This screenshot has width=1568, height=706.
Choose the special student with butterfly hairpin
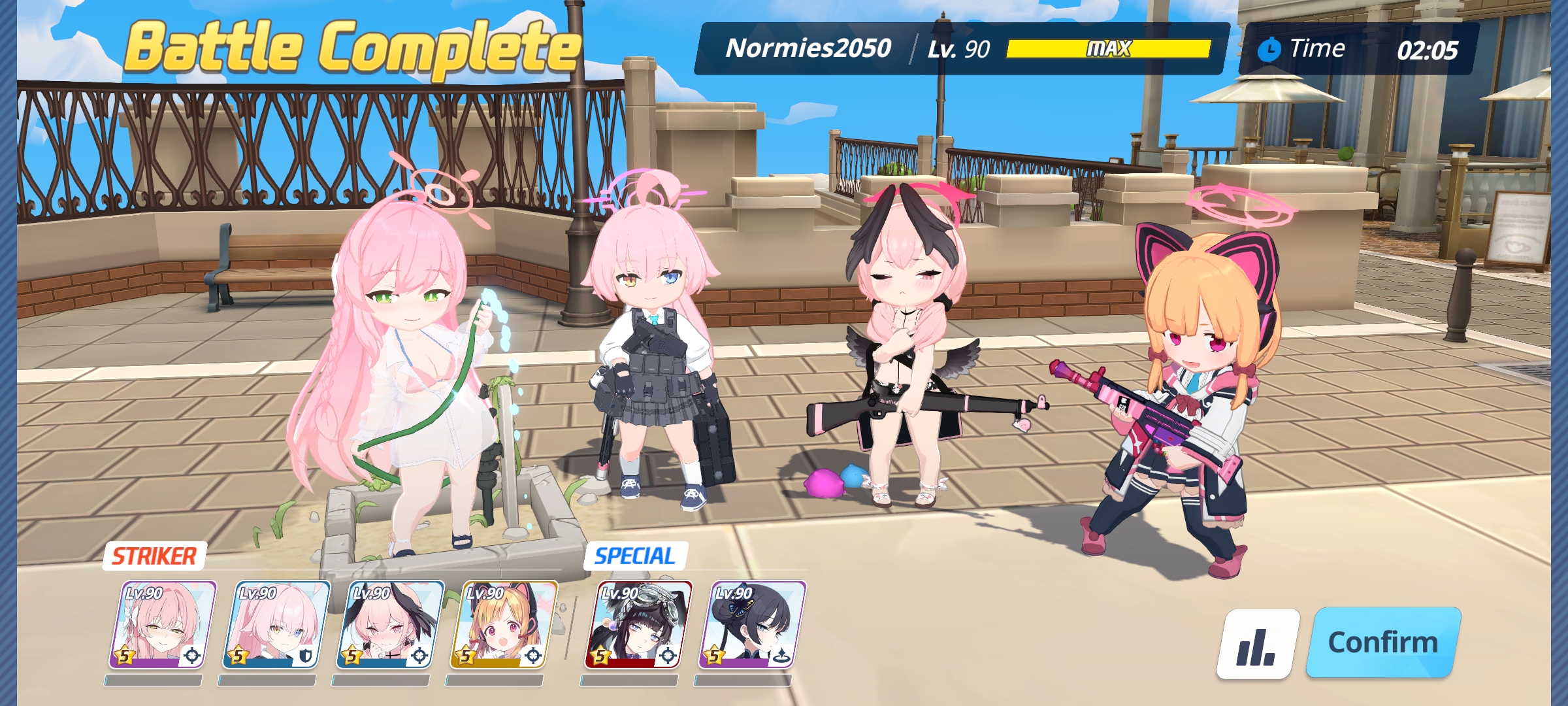click(x=752, y=625)
